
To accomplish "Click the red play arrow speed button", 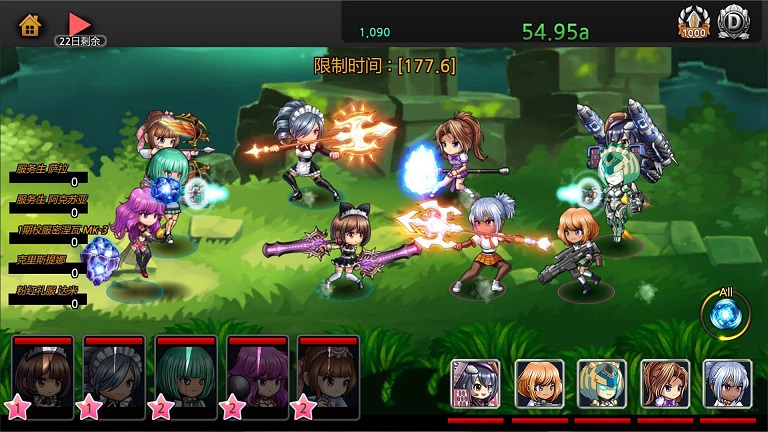I will (80, 23).
